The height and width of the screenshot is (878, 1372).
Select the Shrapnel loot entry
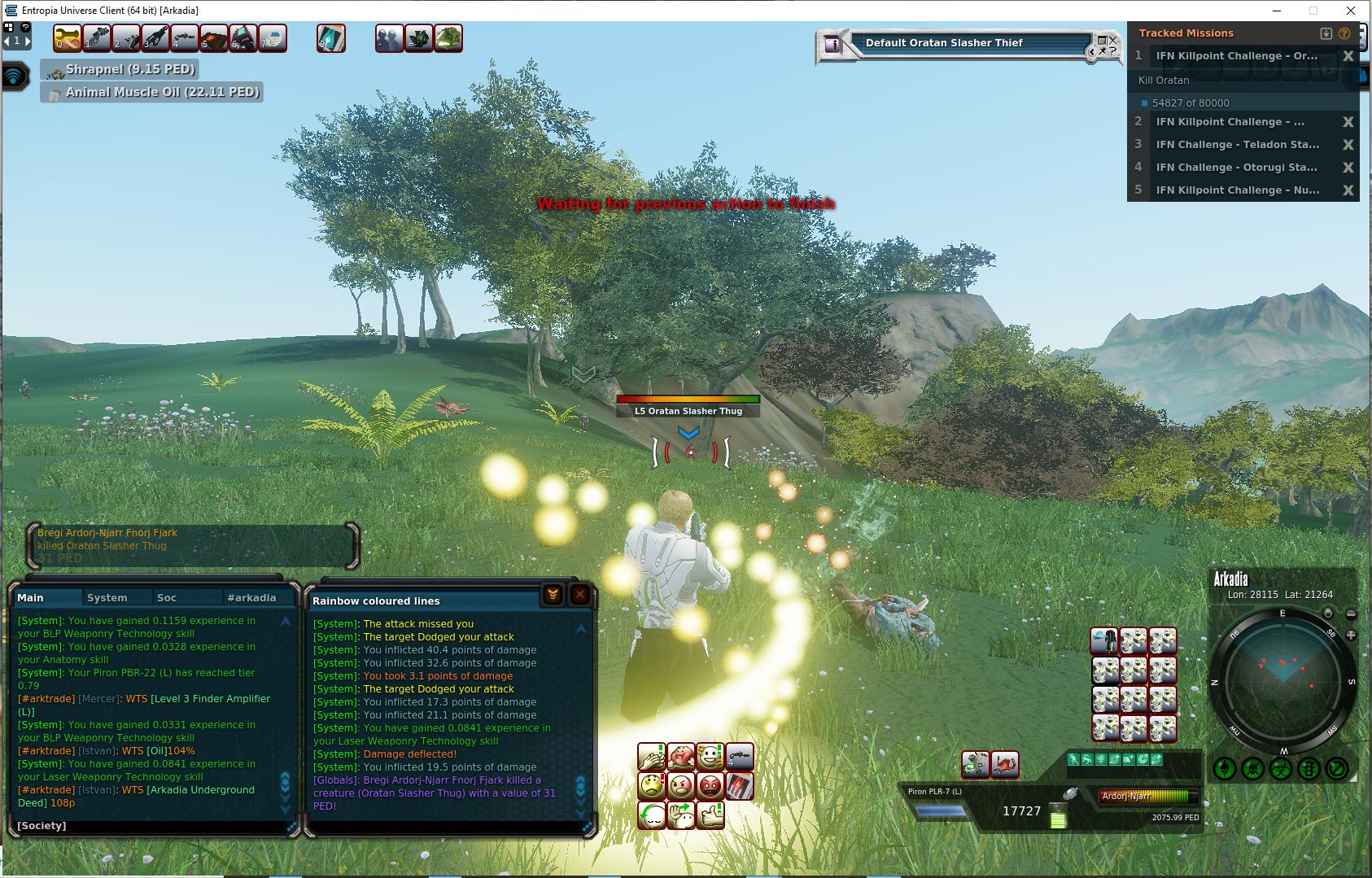(x=129, y=70)
